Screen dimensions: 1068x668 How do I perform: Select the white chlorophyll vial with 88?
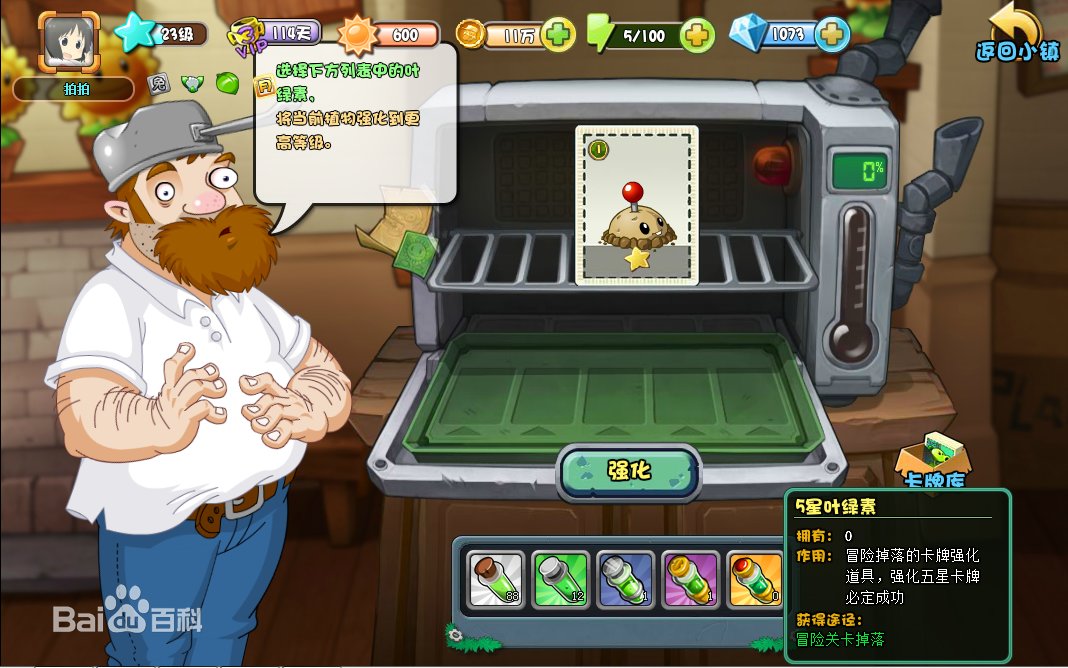click(x=496, y=580)
